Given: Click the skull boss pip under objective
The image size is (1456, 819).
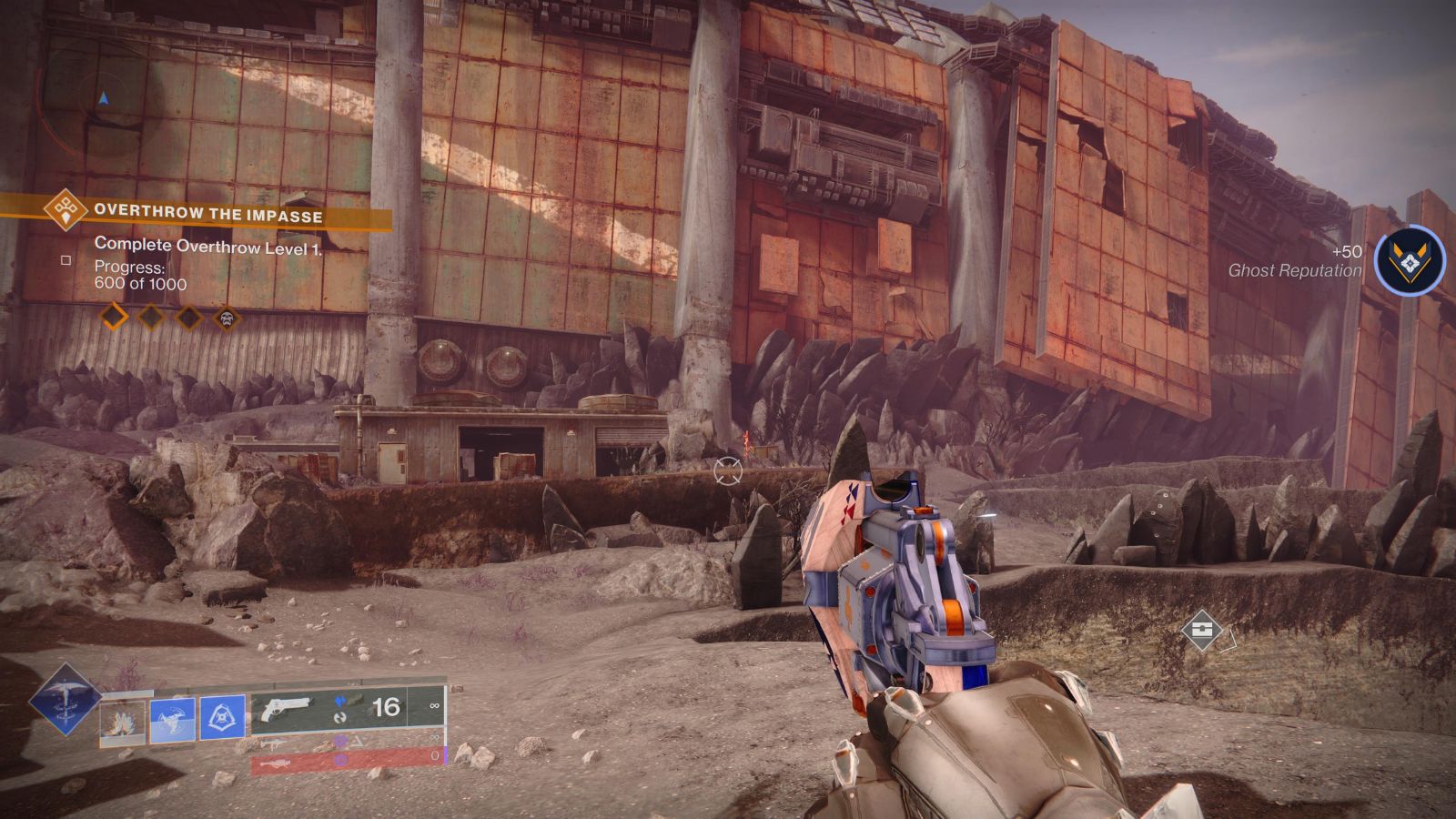Looking at the screenshot, I should point(227,318).
